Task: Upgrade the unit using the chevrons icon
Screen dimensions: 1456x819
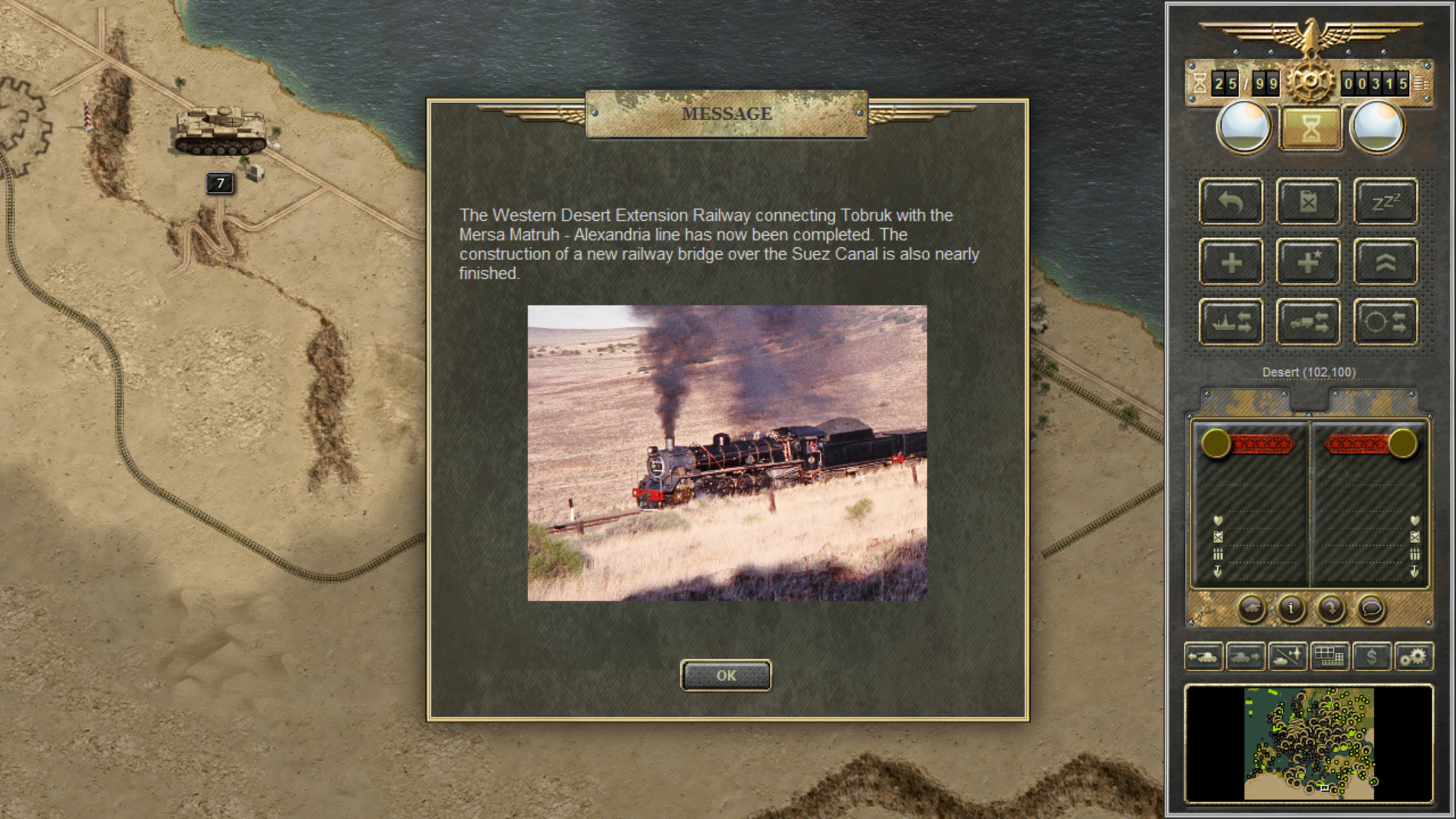Action: point(1385,261)
